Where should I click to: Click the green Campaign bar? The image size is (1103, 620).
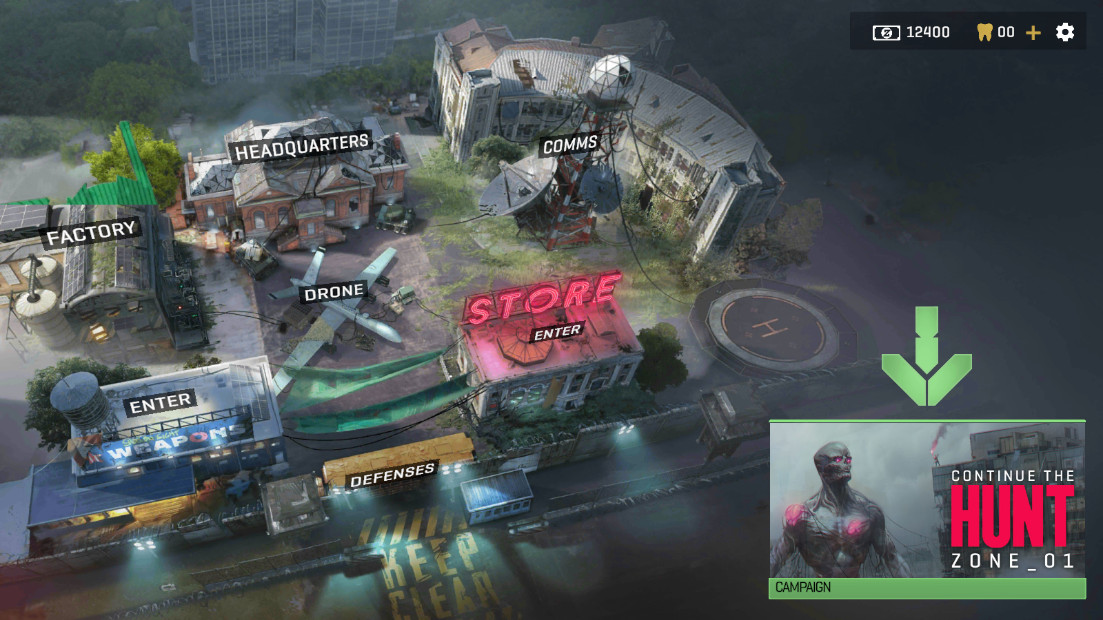926,588
